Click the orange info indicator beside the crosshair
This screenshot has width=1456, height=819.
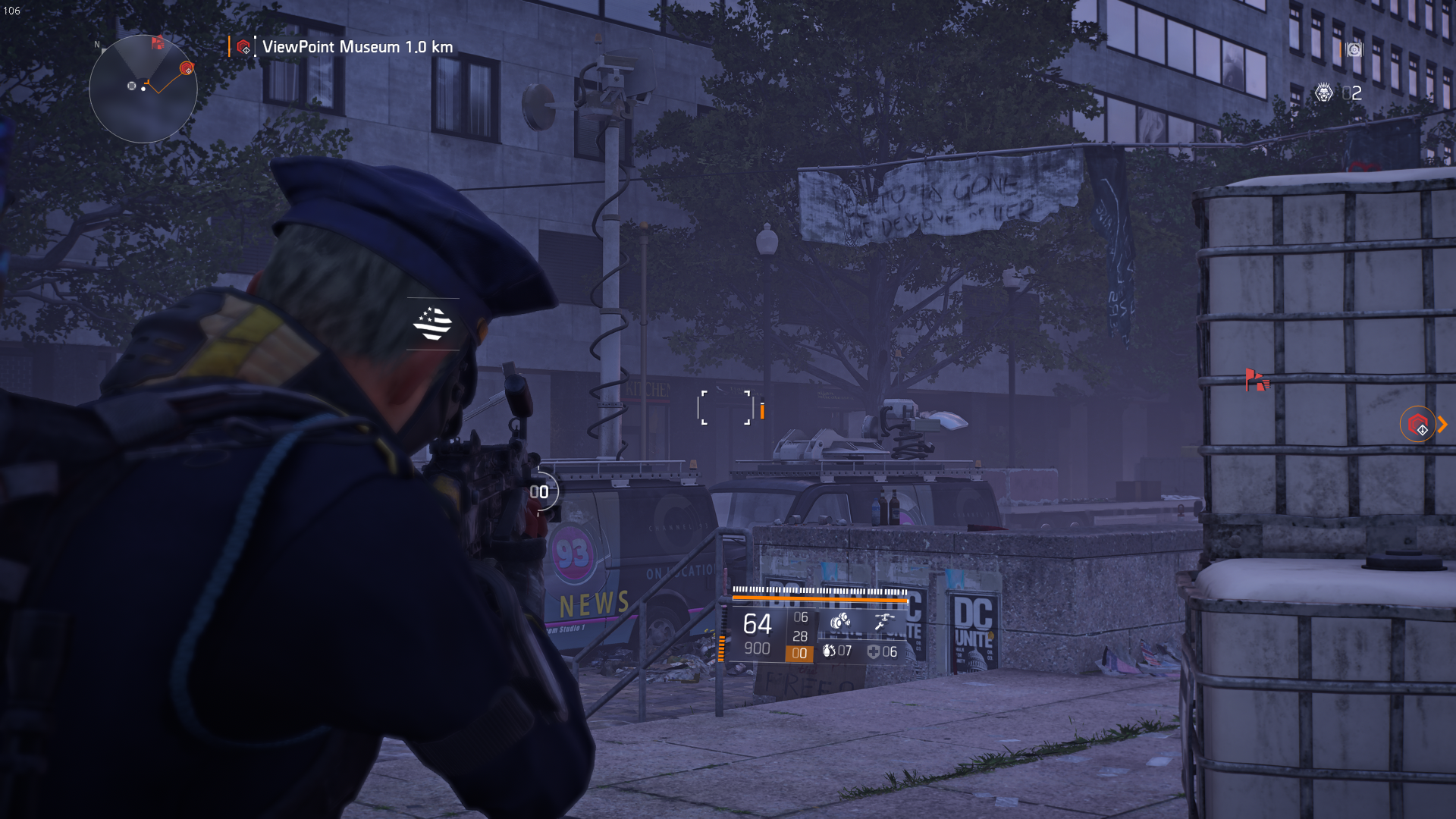click(x=761, y=409)
